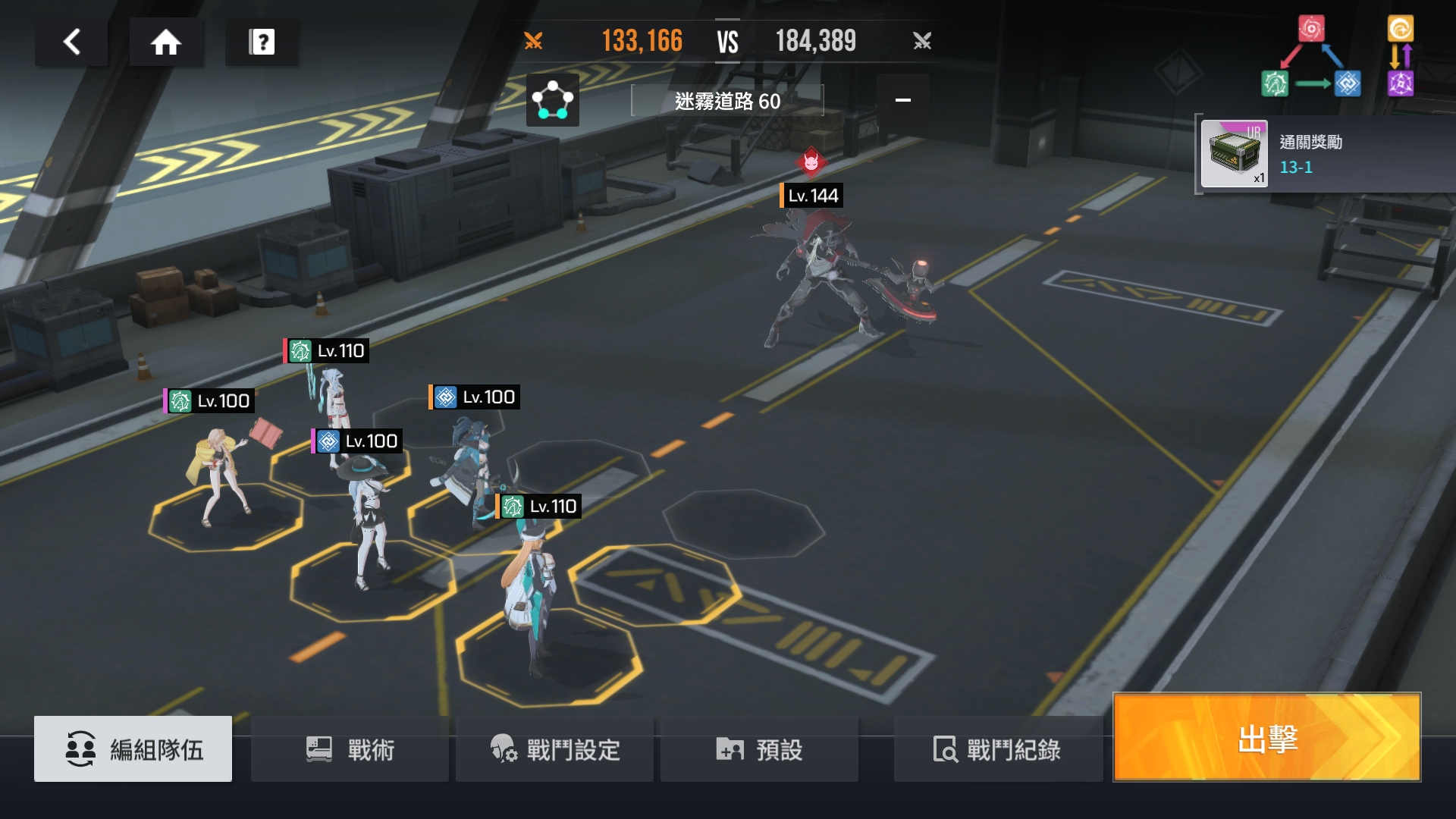Screen dimensions: 1456x819
Task: Launch the battle with 出擊
Action: pyautogui.click(x=1266, y=738)
